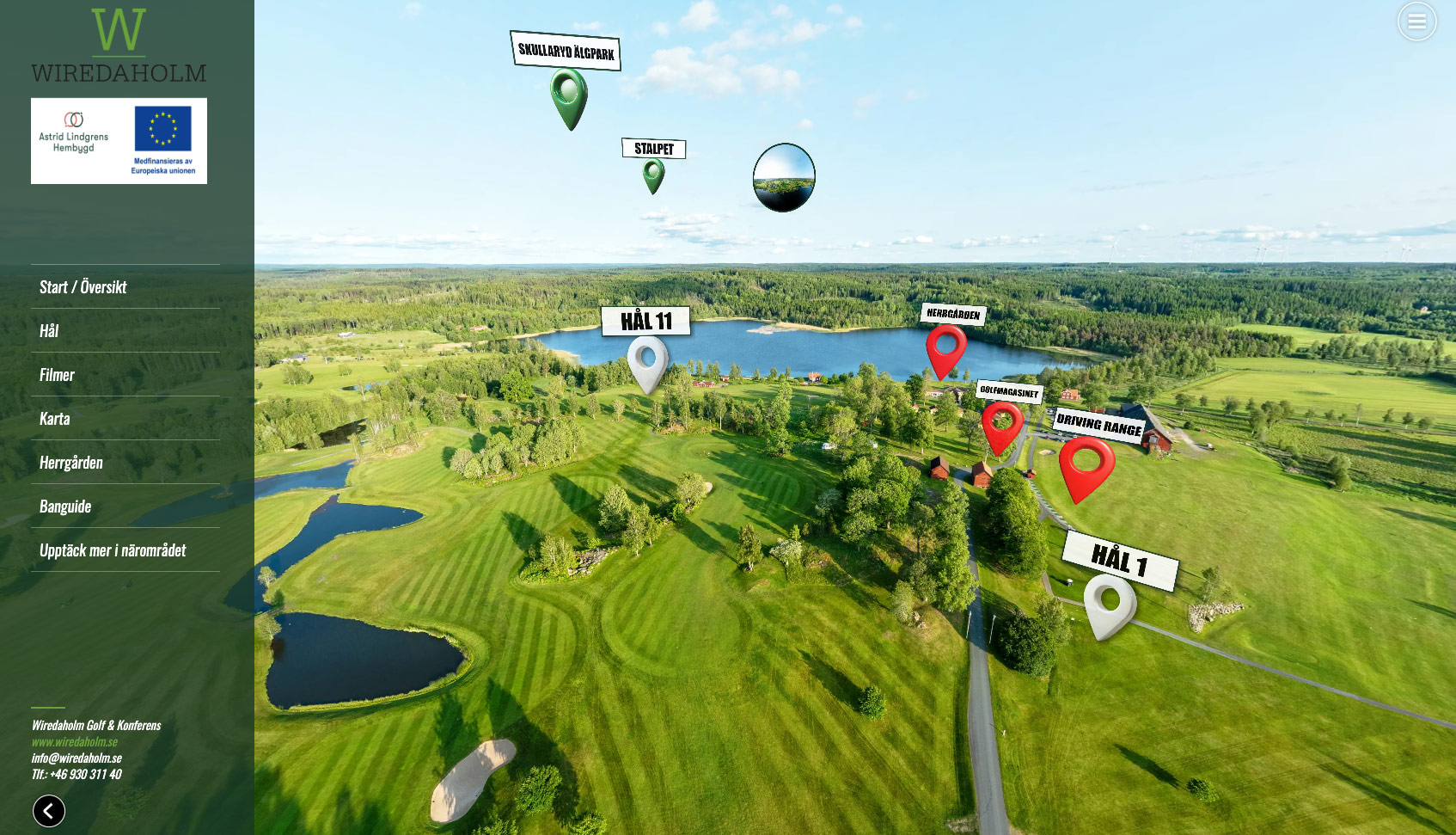Choose the Stalpet green pin
The image size is (1456, 835).
(653, 173)
